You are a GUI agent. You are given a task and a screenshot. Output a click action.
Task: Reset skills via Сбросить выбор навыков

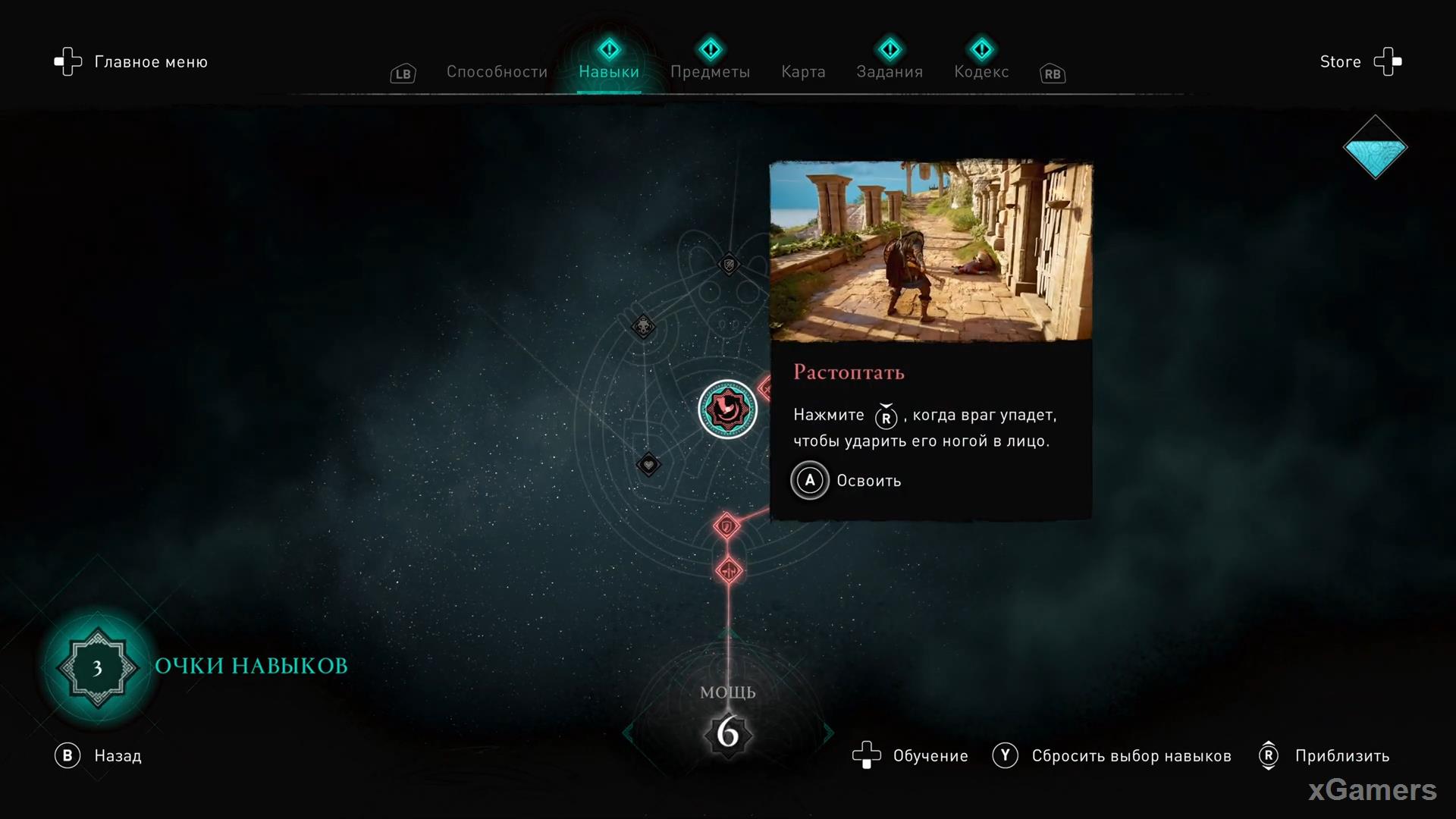point(1112,756)
